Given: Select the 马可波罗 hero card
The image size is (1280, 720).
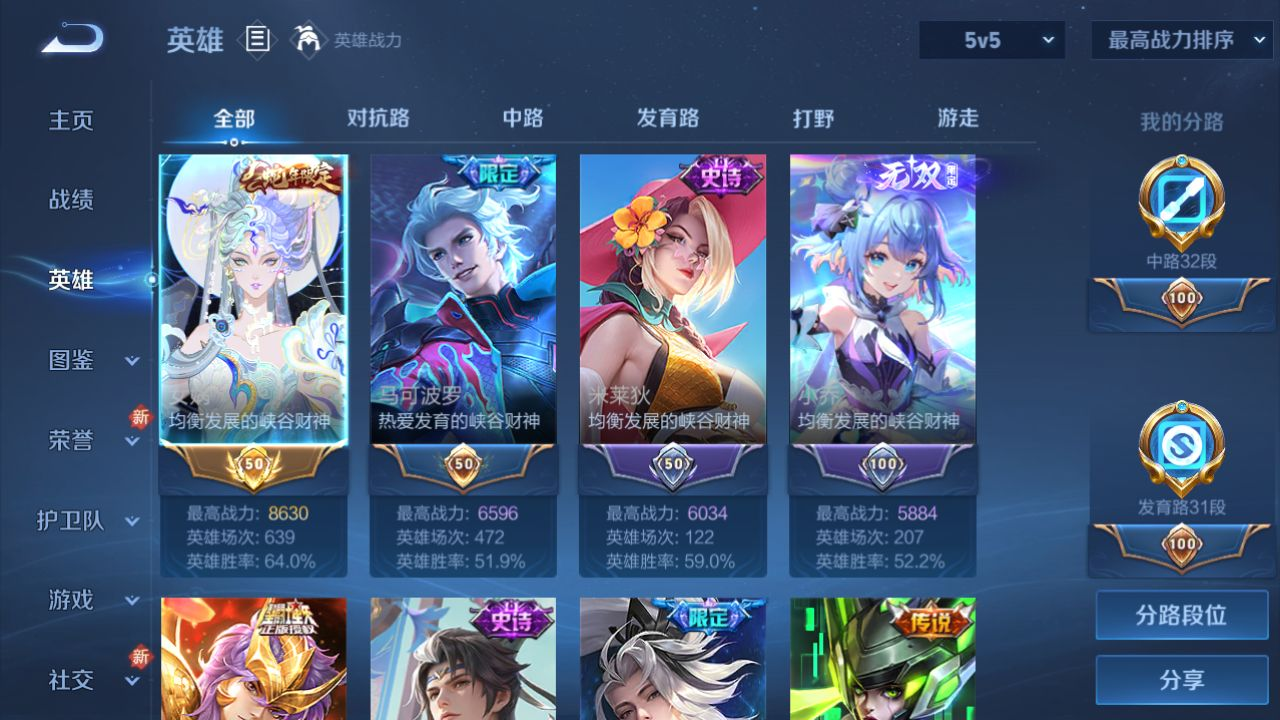Looking at the screenshot, I should 463,300.
